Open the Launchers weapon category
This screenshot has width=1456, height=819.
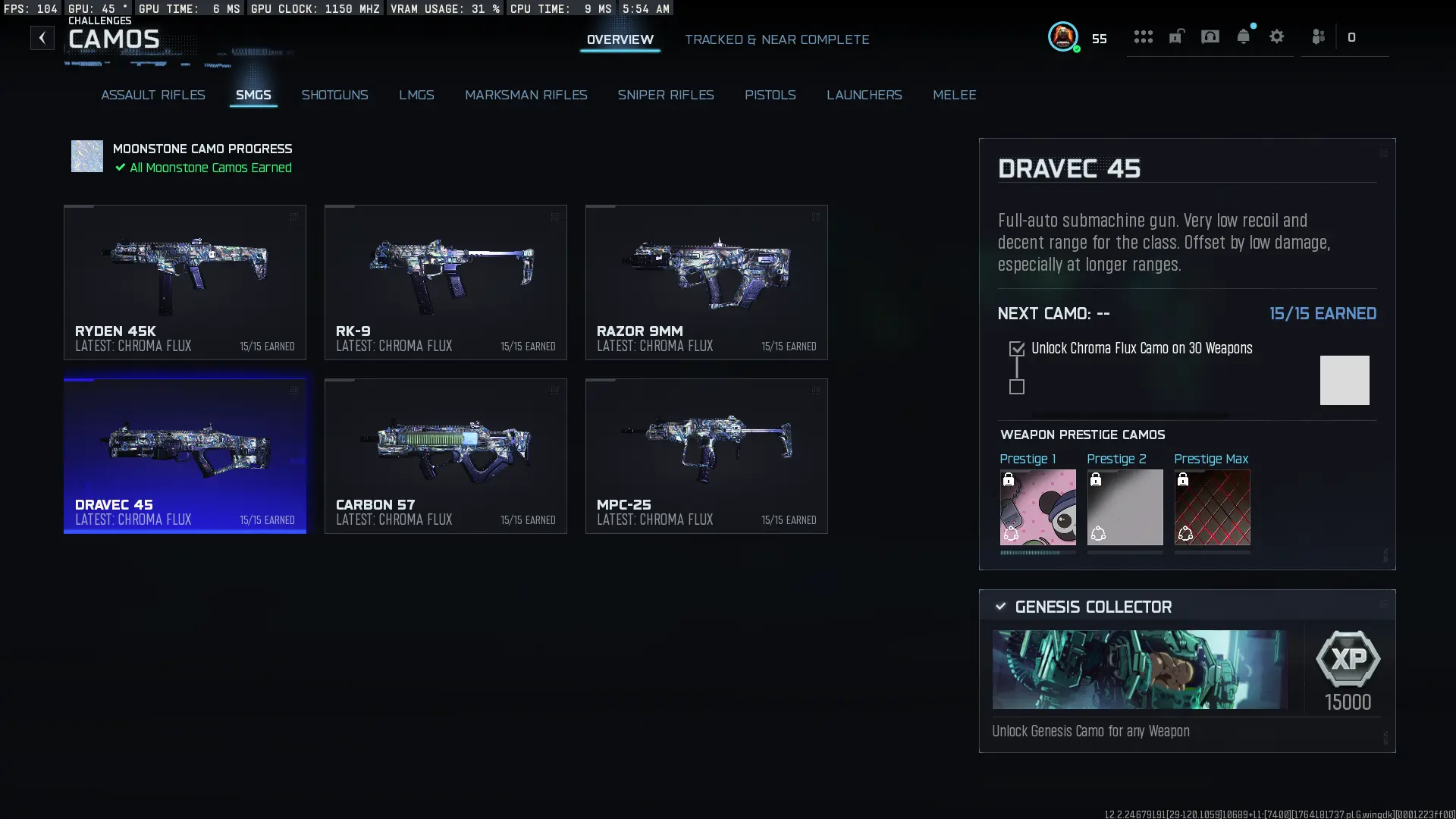pos(864,95)
